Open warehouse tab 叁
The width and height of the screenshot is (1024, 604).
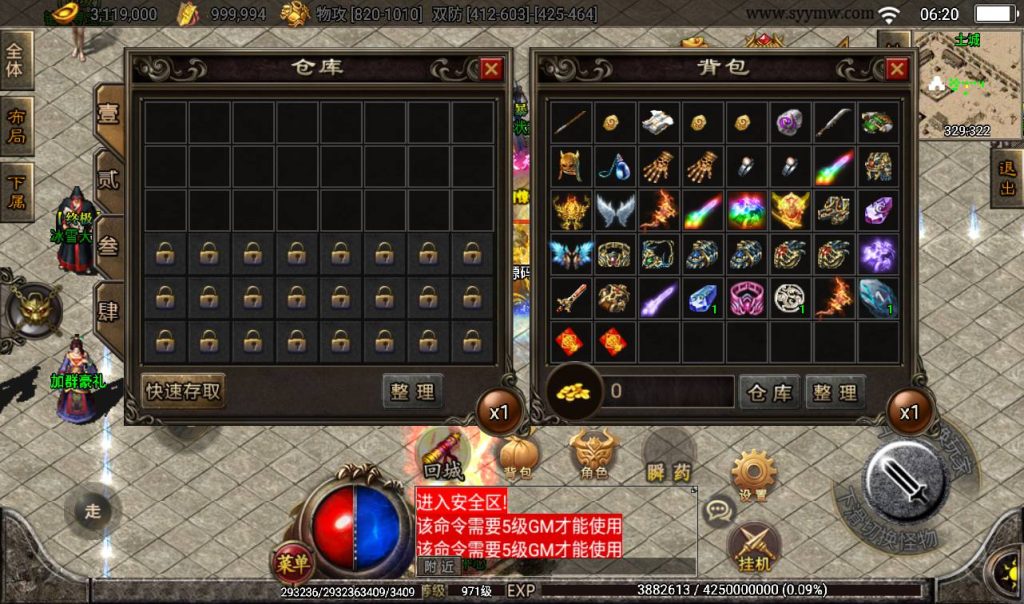108,246
